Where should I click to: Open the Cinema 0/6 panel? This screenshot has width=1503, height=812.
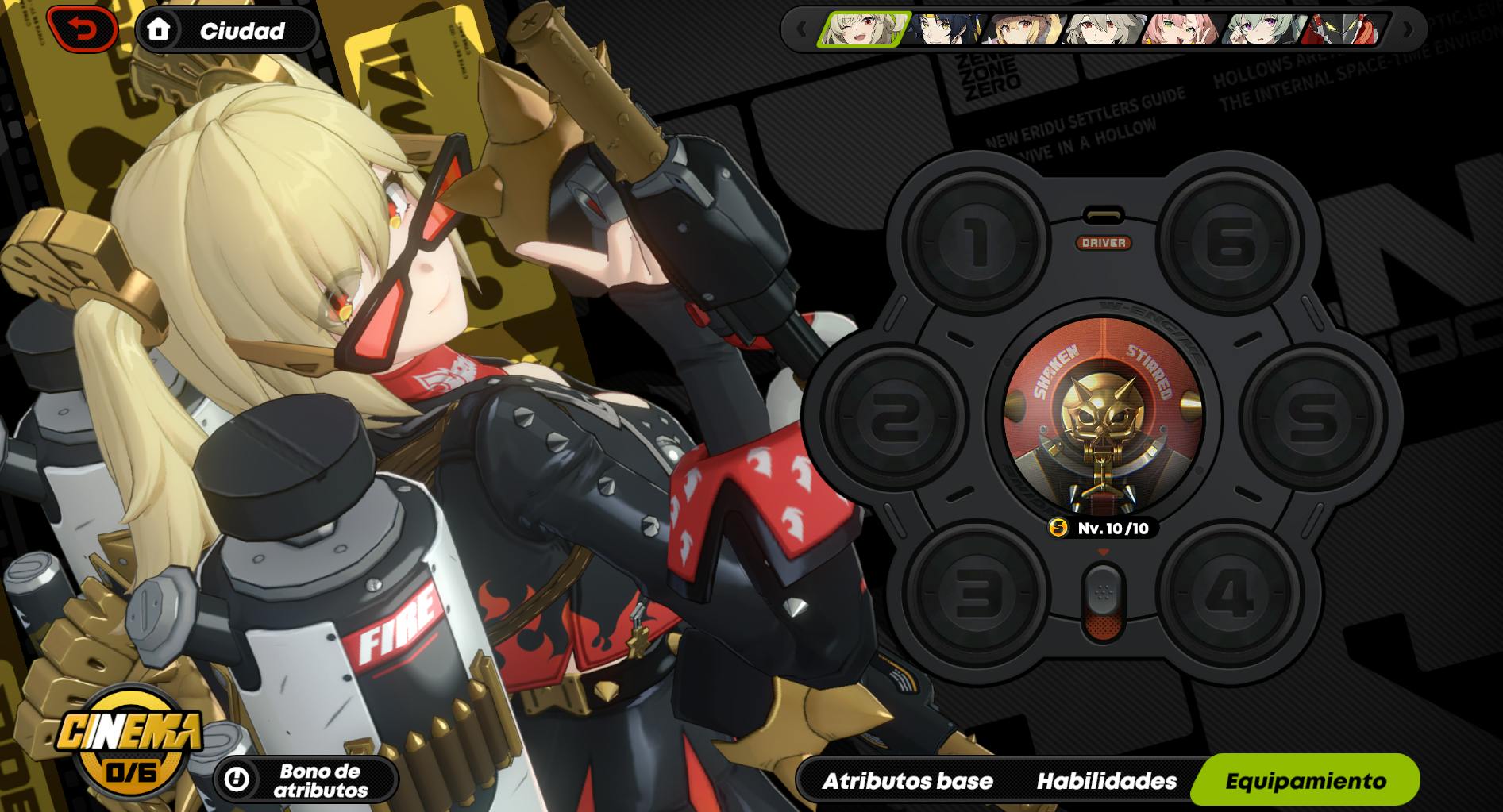click(x=131, y=741)
